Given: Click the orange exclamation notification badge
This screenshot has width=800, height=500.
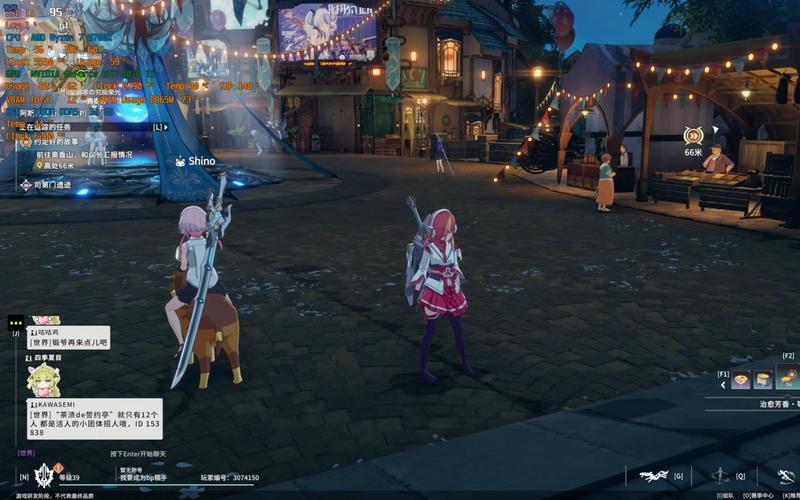Looking at the screenshot, I should pyautogui.click(x=58, y=467).
